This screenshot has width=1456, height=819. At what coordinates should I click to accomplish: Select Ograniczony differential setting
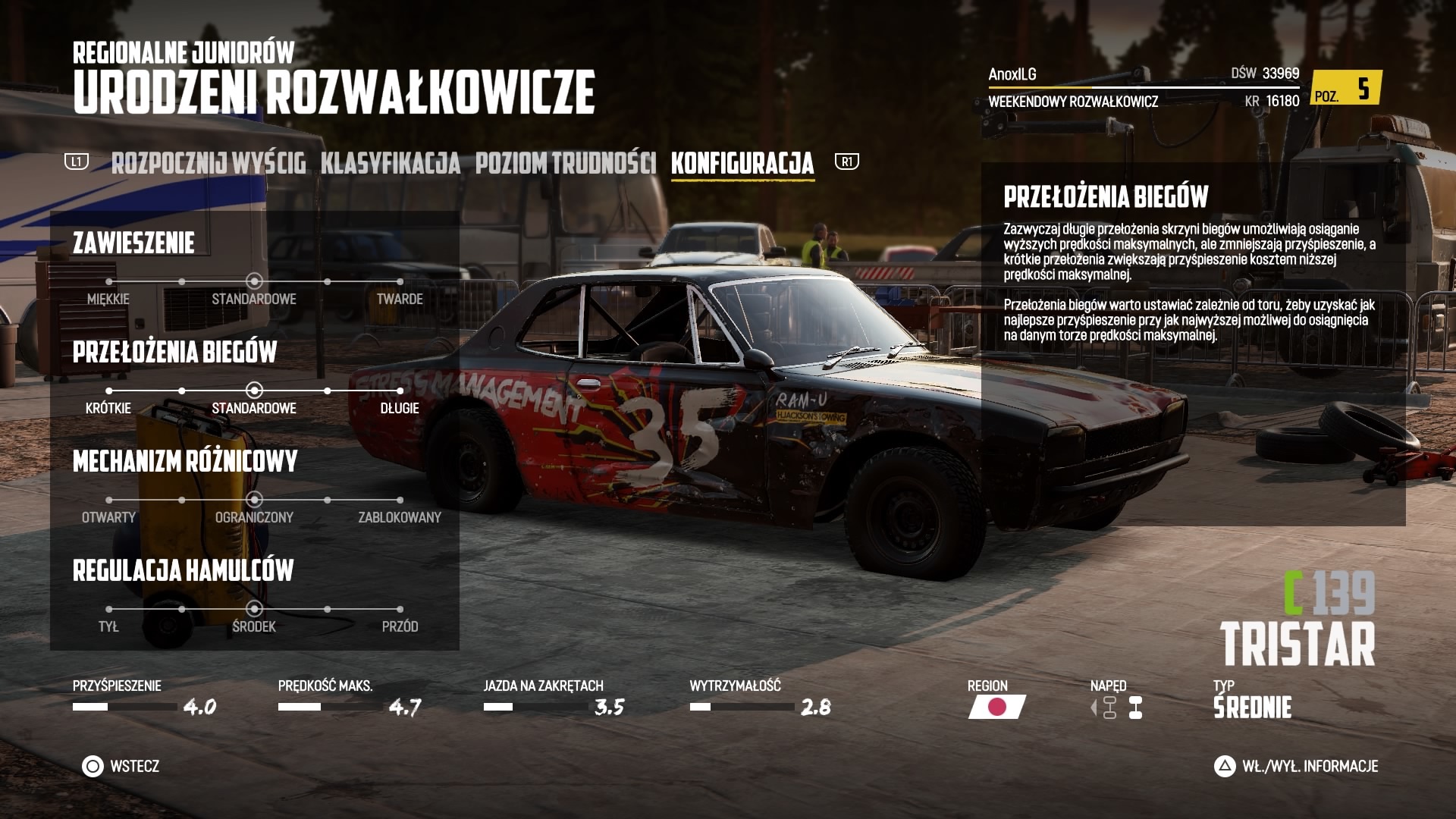click(x=254, y=500)
